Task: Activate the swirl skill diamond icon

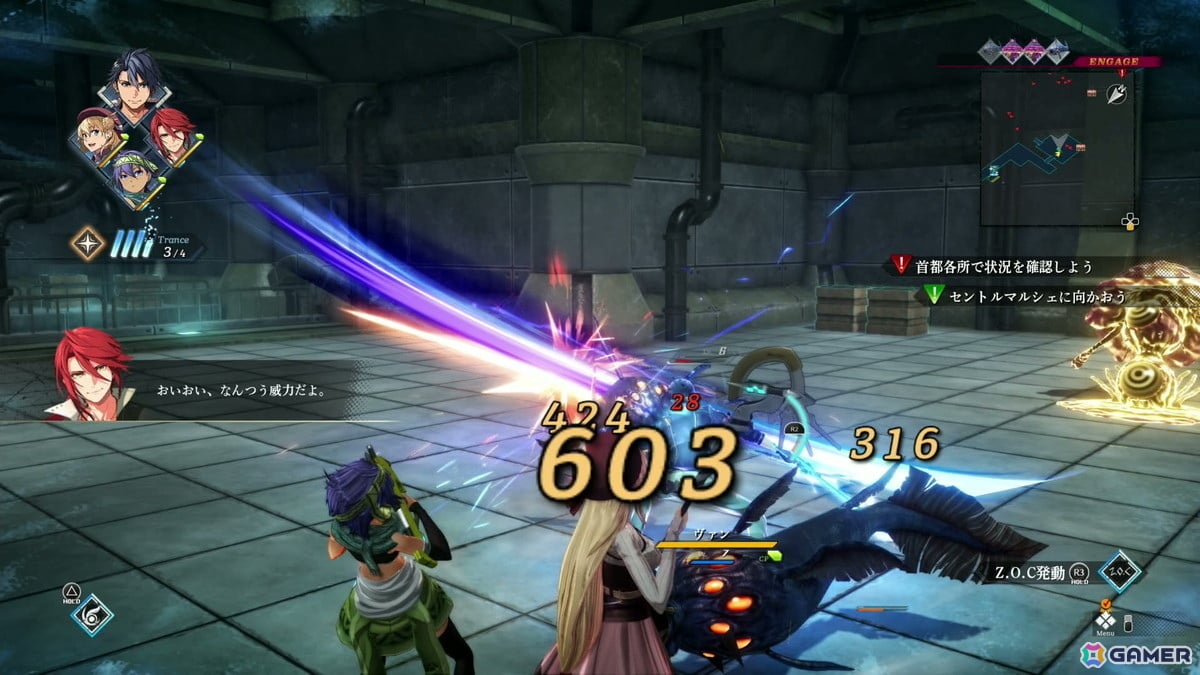Action: click(x=91, y=615)
